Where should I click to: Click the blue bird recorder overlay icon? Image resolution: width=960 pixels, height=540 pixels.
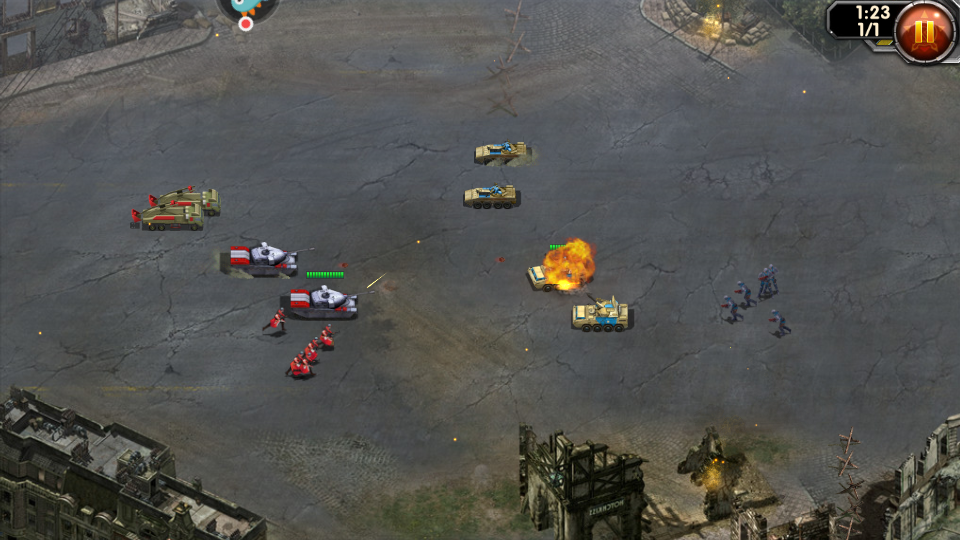[x=247, y=6]
